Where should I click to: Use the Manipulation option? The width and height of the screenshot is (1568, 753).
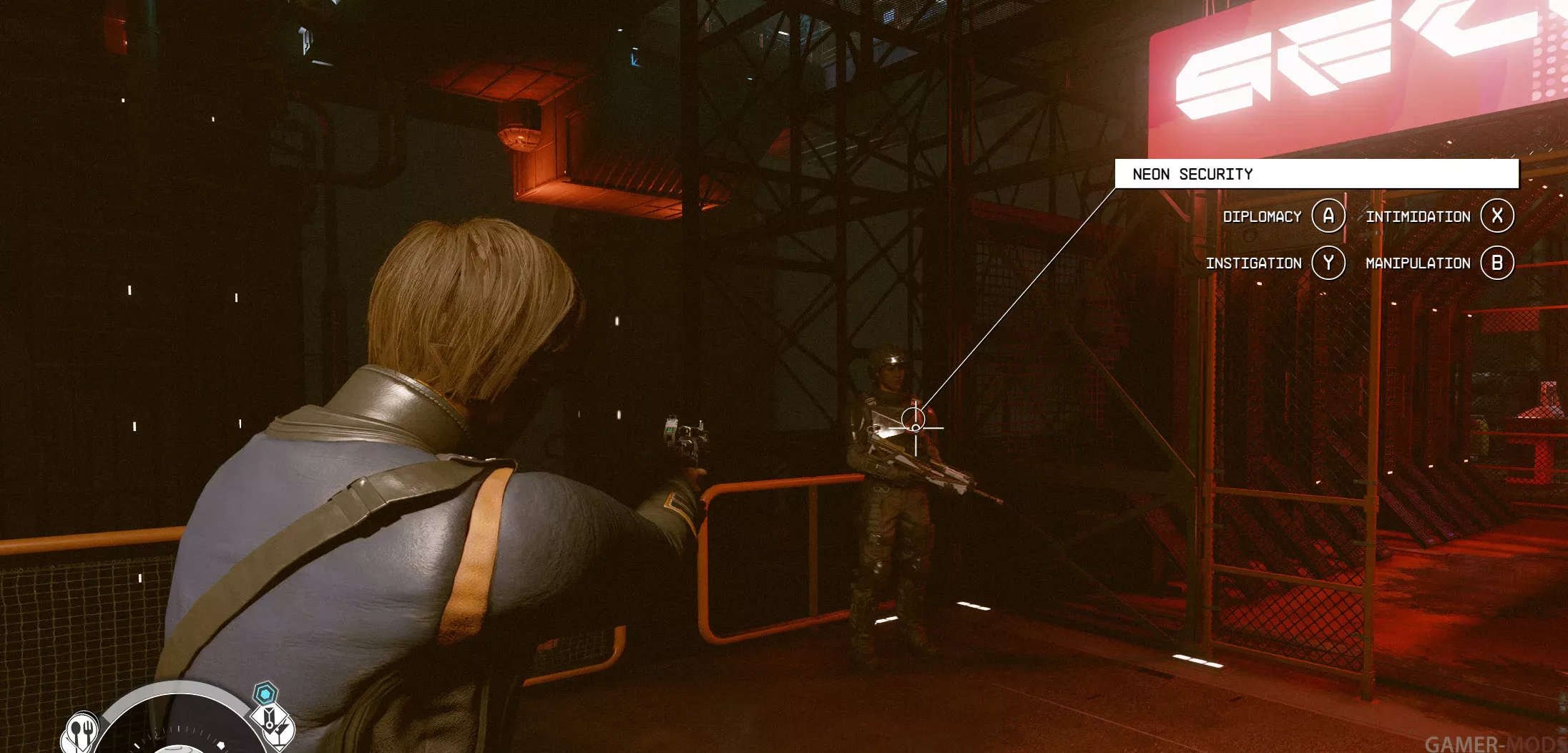tap(1496, 263)
